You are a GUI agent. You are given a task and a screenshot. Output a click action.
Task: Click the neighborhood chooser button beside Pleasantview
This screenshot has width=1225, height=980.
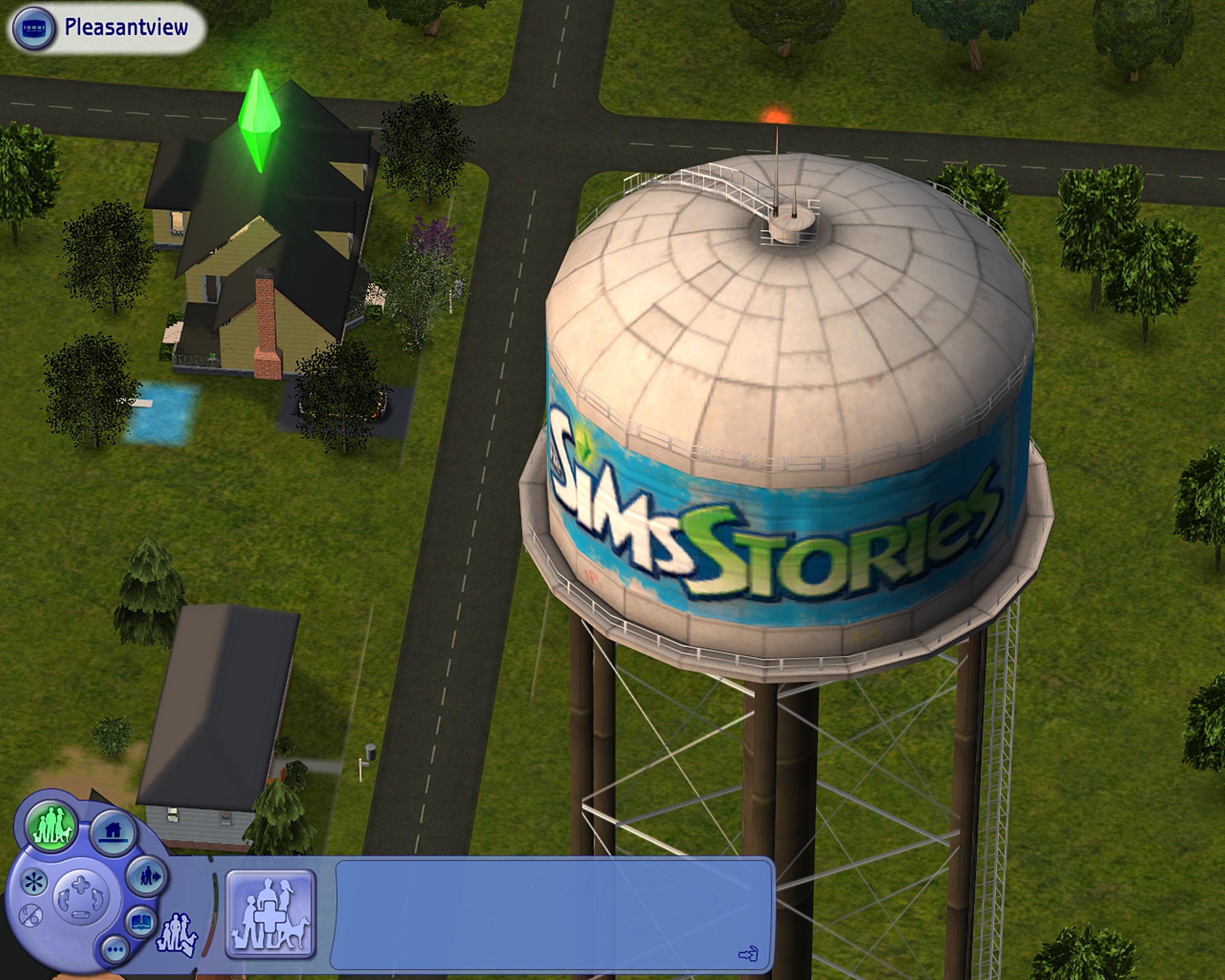click(x=34, y=28)
